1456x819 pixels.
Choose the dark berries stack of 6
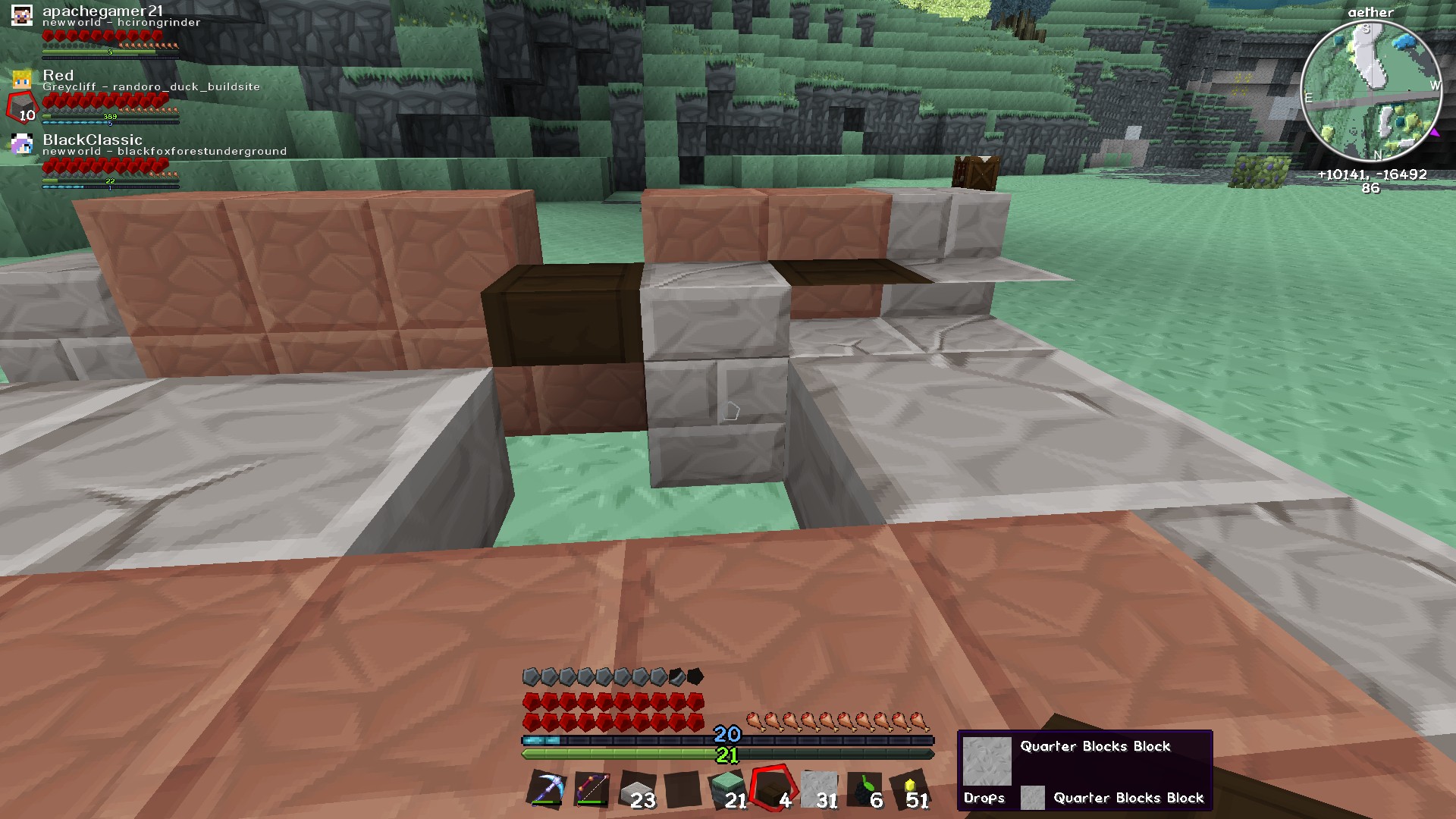tap(864, 790)
